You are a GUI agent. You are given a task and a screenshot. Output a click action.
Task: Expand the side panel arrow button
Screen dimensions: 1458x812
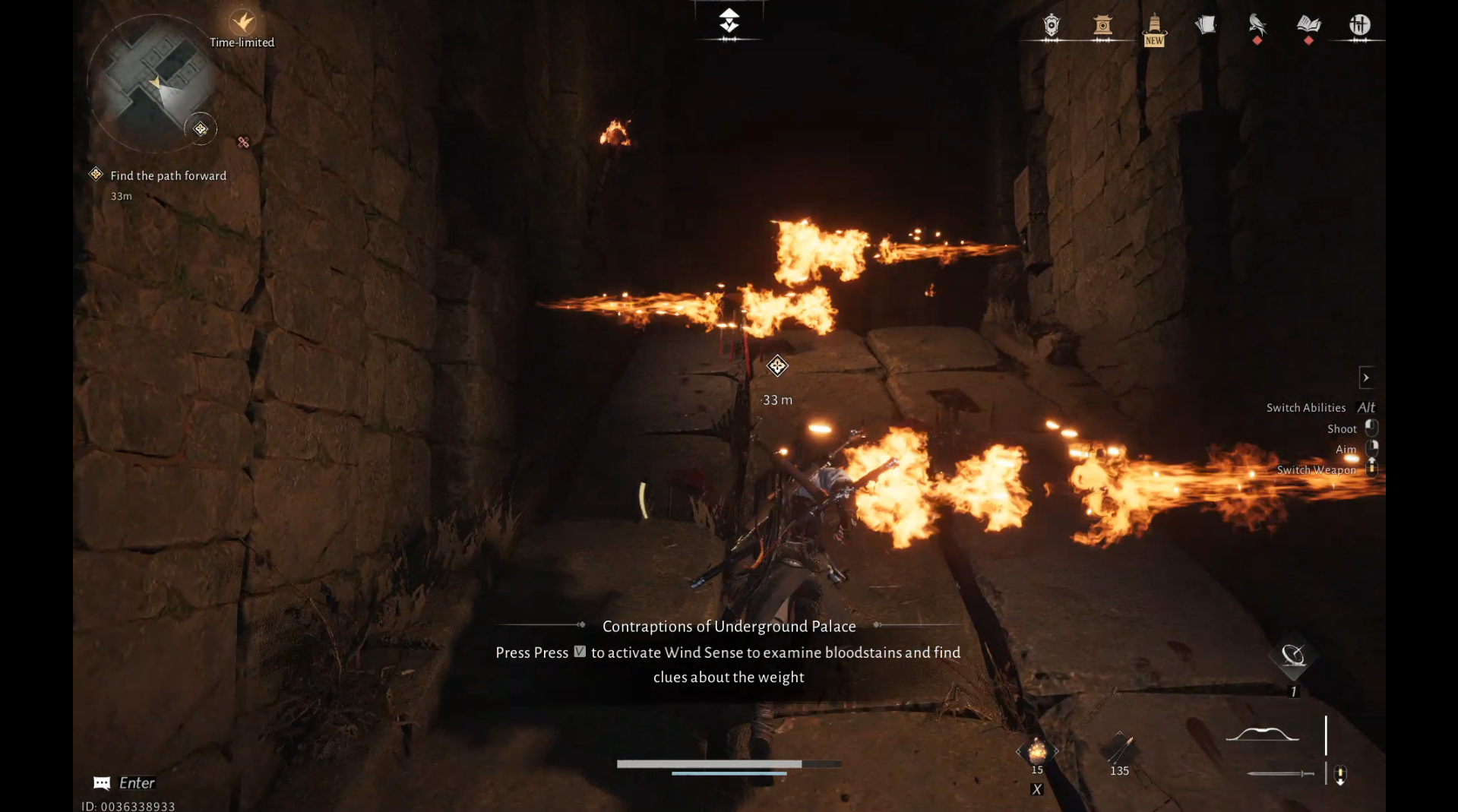[1366, 378]
